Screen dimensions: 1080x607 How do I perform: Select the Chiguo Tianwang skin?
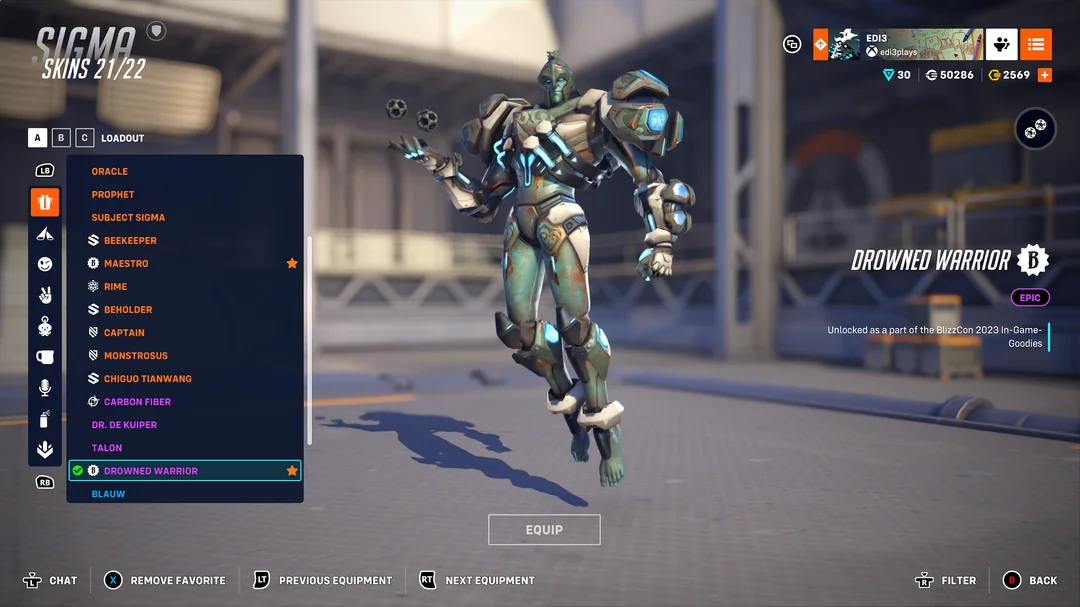tap(147, 379)
